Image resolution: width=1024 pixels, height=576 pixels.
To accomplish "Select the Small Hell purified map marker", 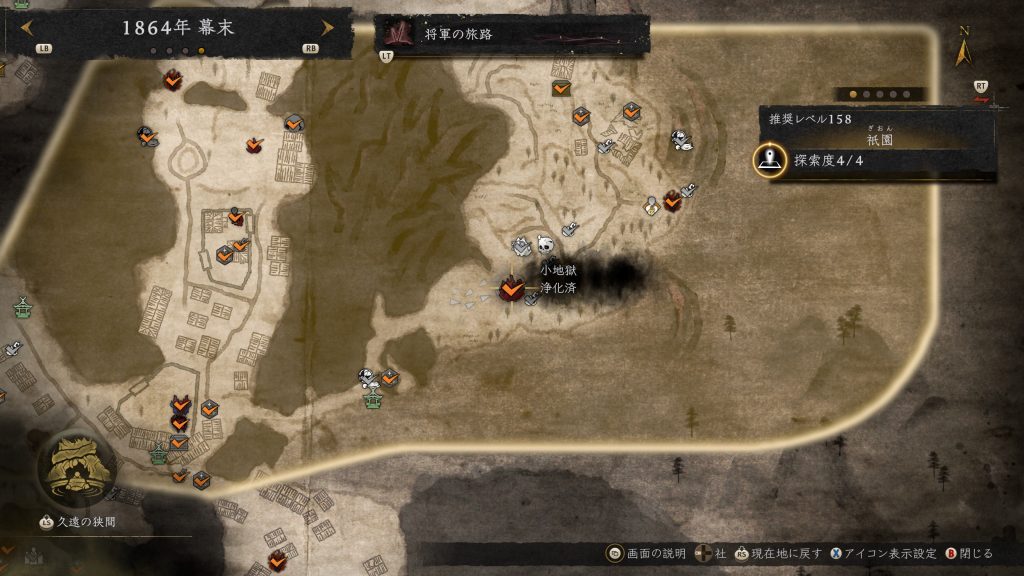I will pyautogui.click(x=512, y=289).
